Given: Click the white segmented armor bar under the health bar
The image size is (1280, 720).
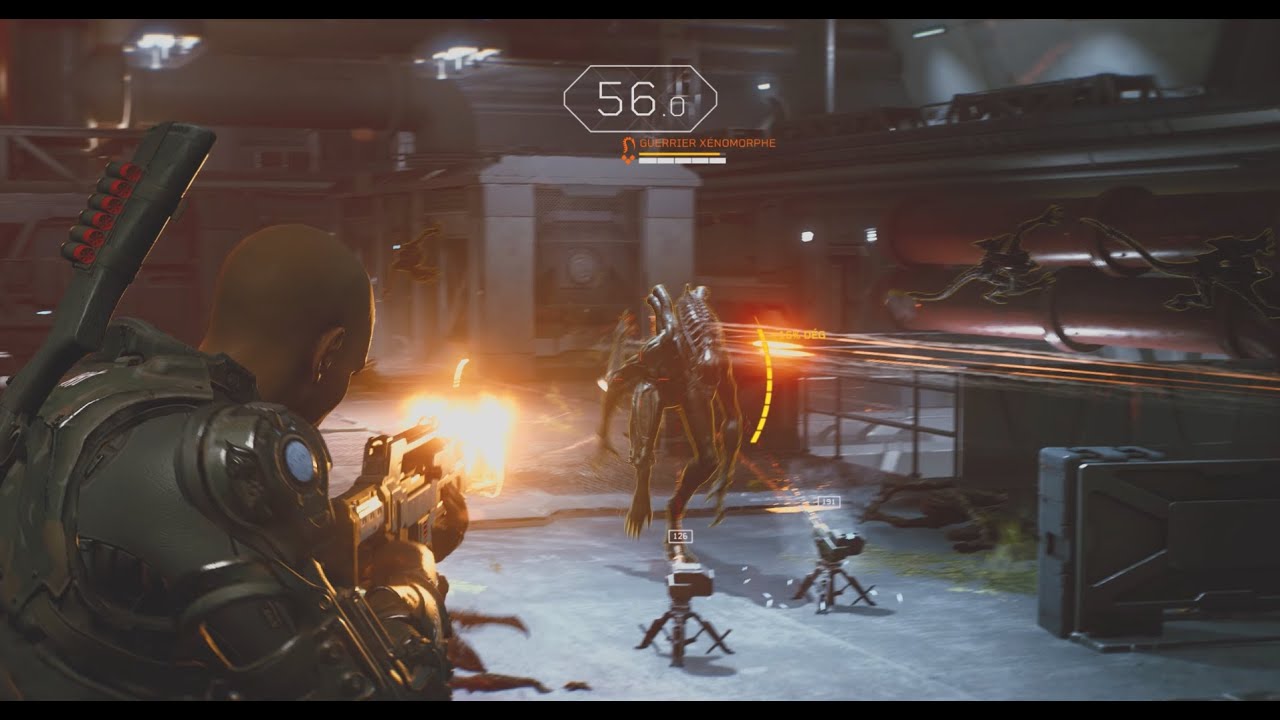Looking at the screenshot, I should pos(682,161).
